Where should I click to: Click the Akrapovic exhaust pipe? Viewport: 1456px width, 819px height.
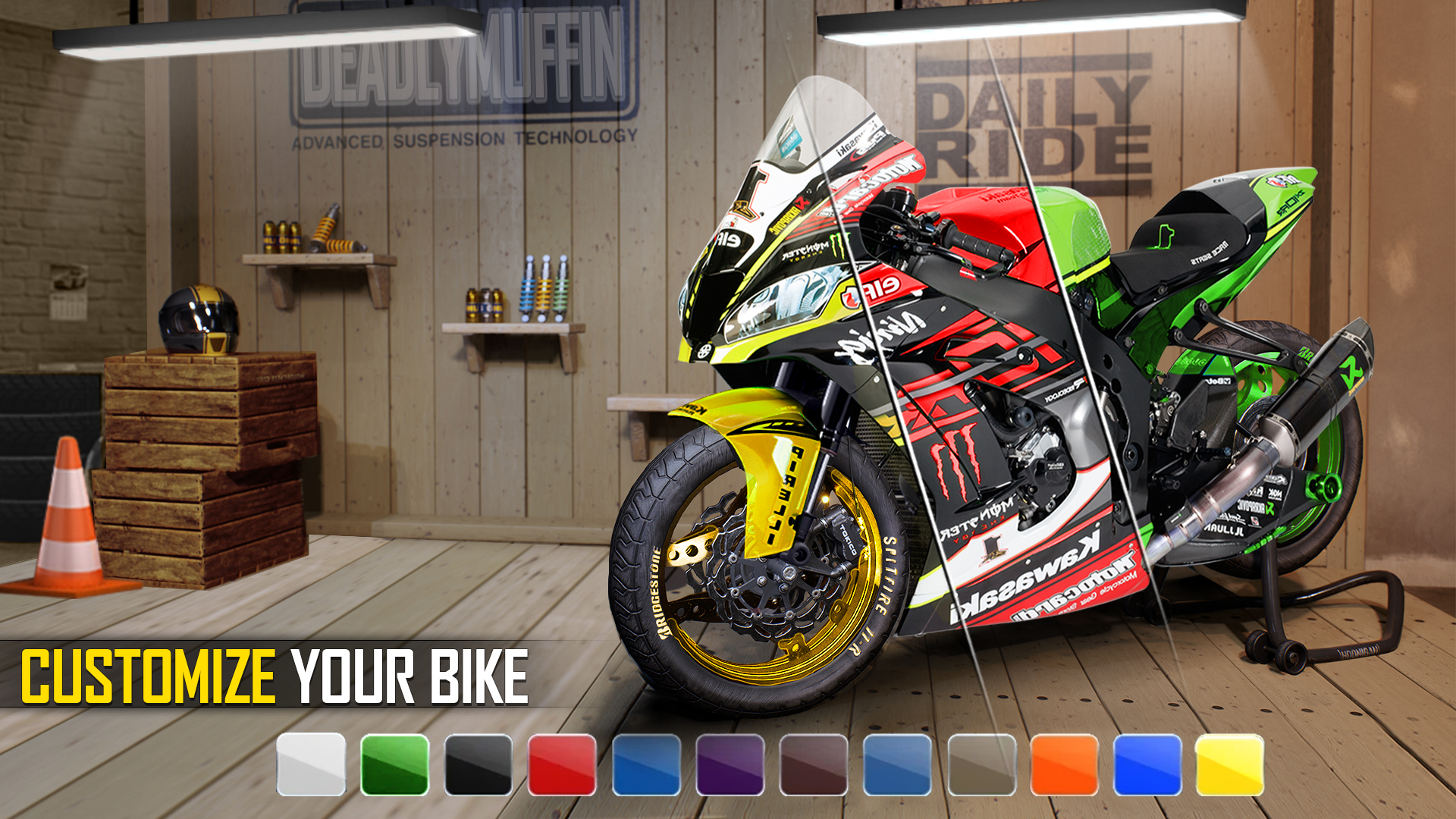coord(1335,372)
